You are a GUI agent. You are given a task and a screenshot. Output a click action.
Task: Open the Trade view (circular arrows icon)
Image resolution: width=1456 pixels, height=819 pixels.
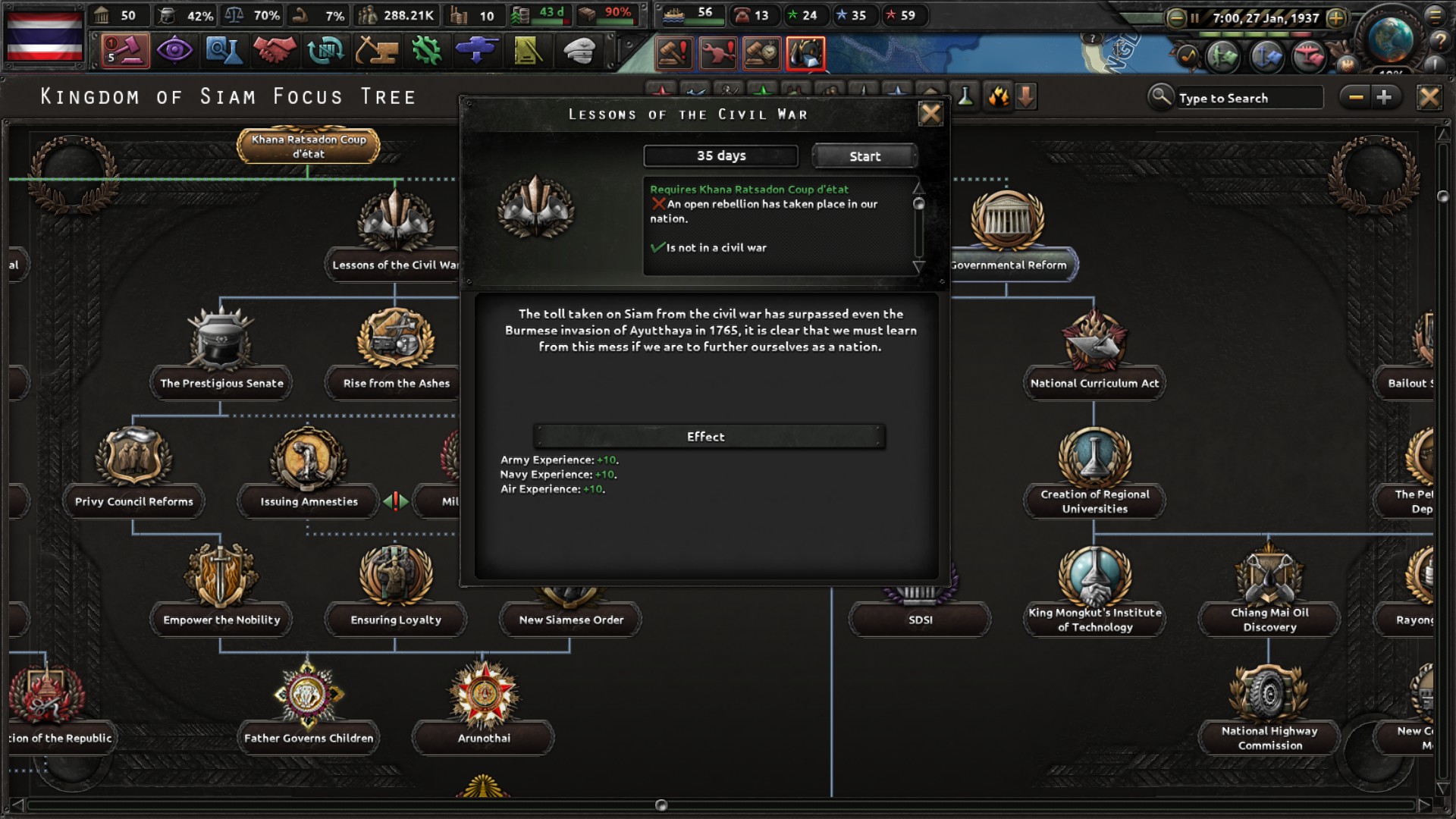(x=325, y=51)
